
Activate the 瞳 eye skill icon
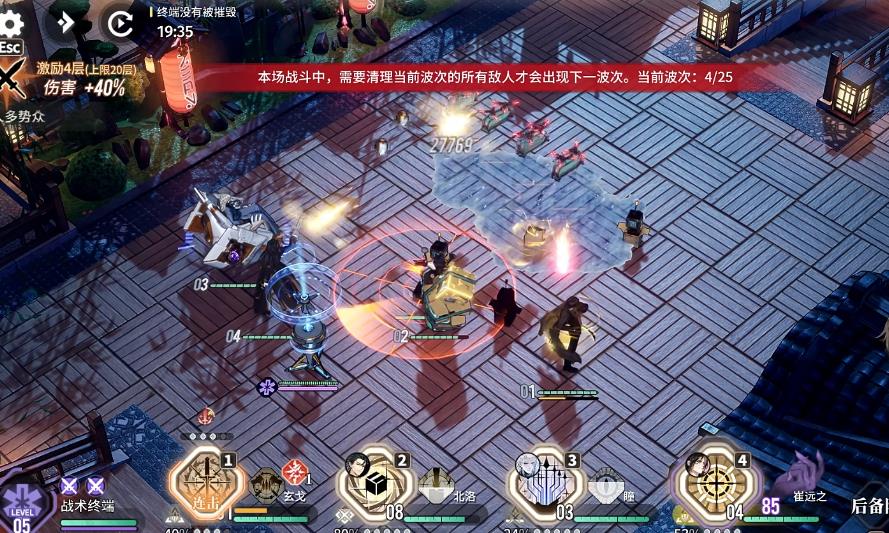coord(604,484)
